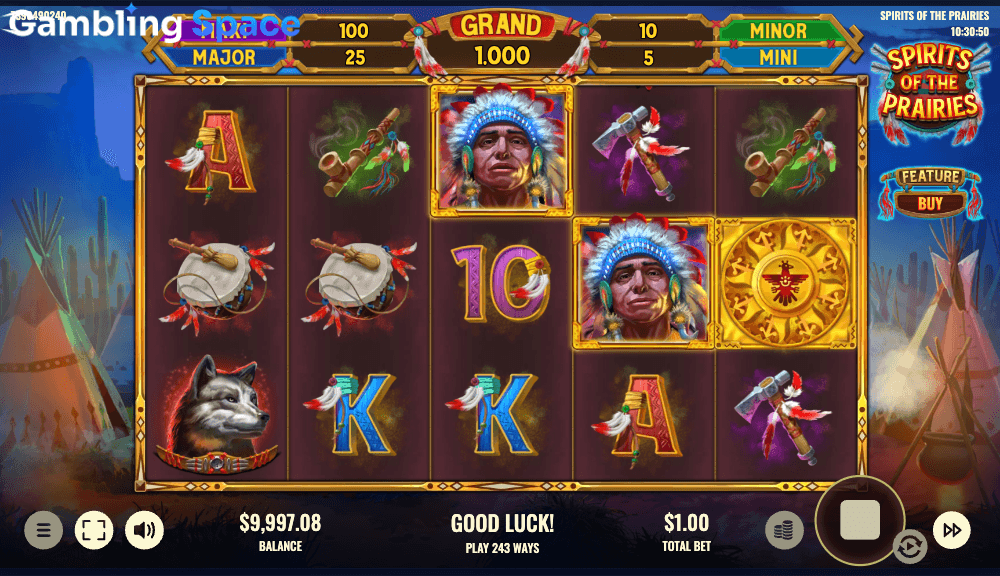Open the coin bet settings

click(784, 530)
